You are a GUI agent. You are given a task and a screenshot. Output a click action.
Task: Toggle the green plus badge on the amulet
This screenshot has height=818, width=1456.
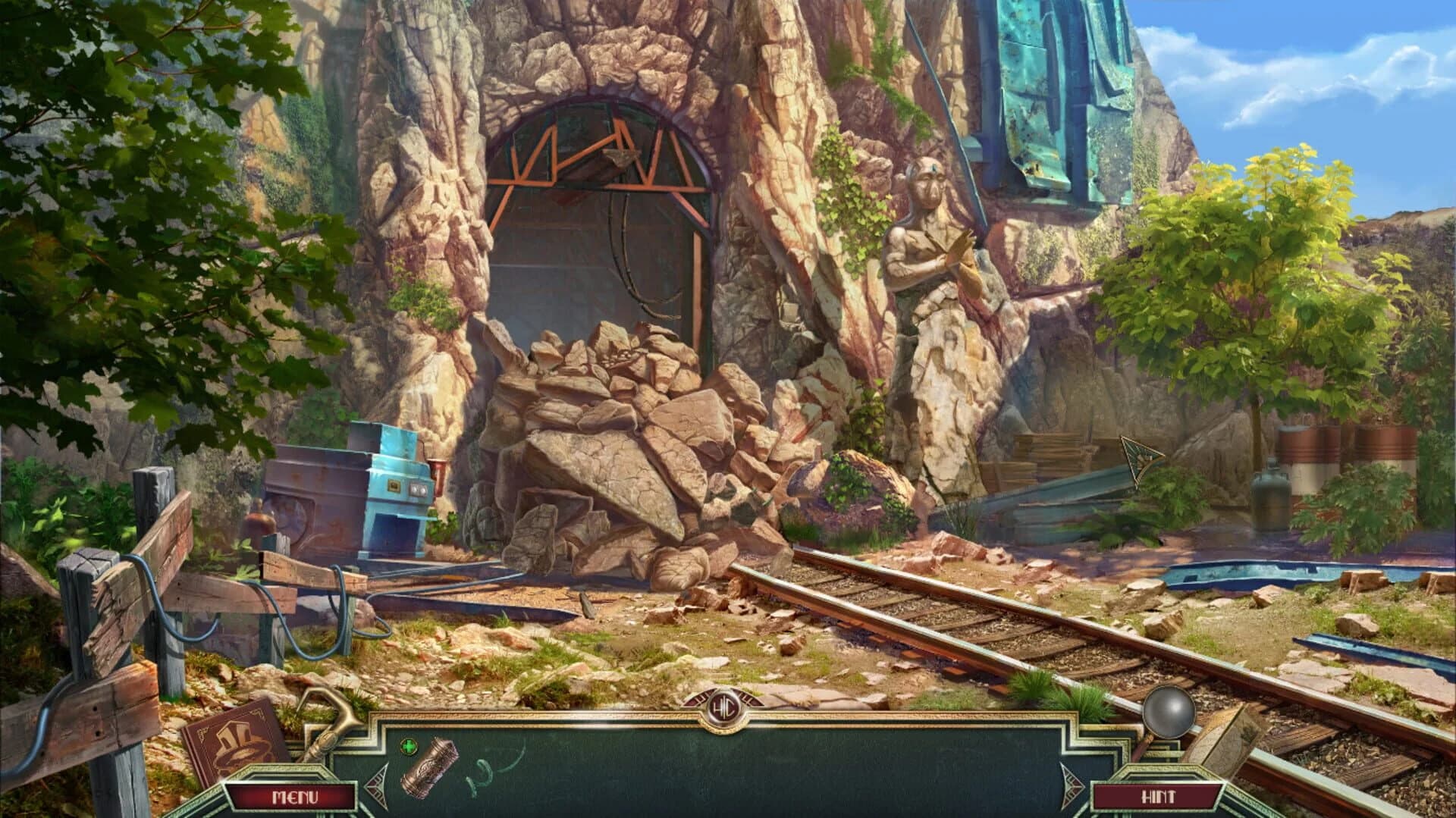point(410,746)
